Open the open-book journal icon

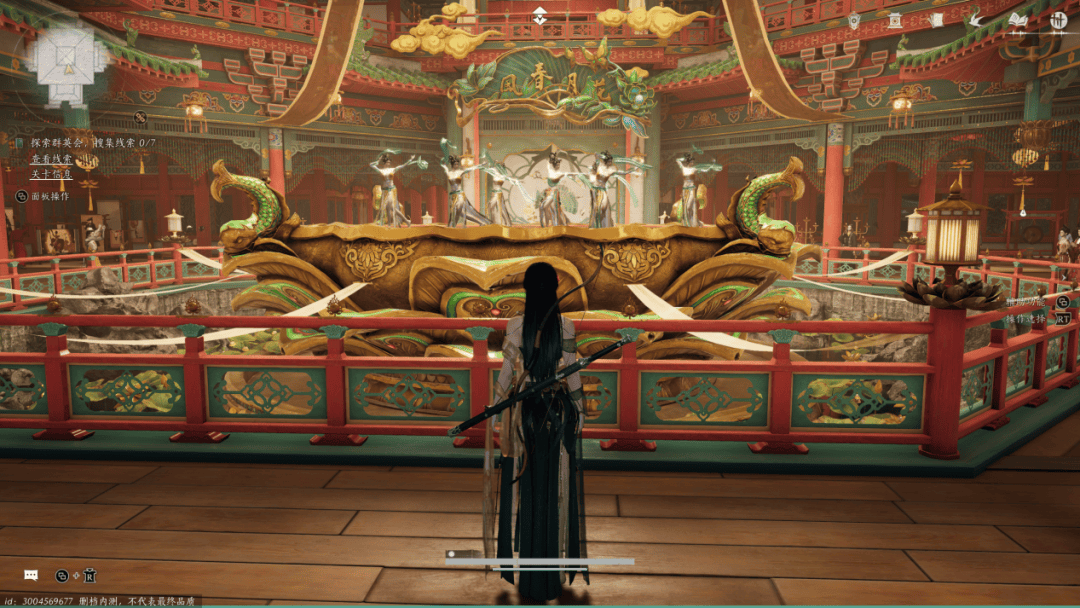point(1018,20)
